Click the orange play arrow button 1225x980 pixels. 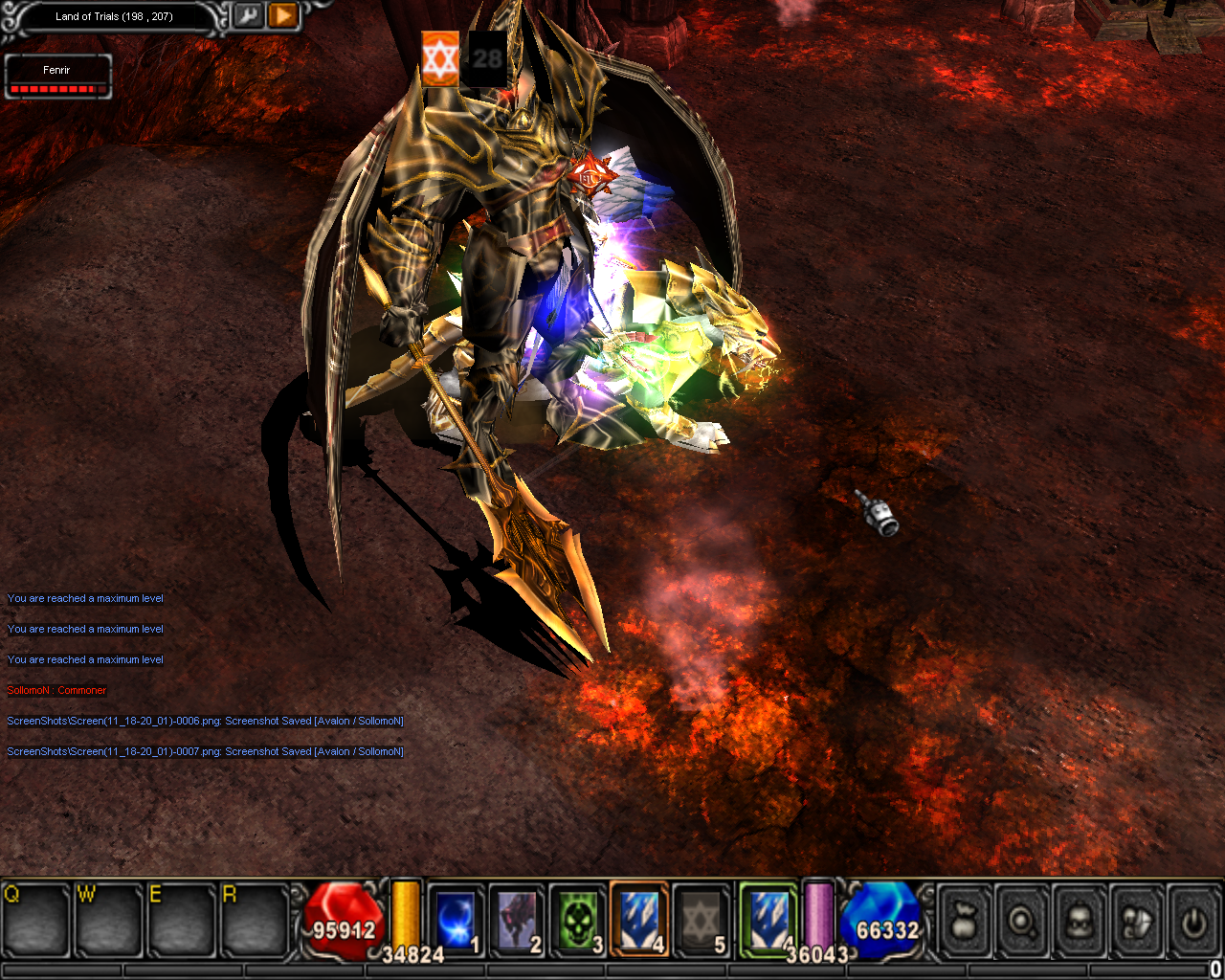[x=283, y=16]
